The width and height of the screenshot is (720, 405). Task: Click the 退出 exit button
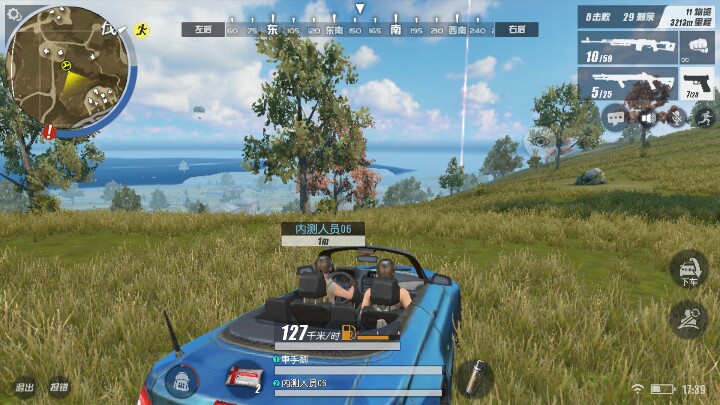click(x=24, y=387)
